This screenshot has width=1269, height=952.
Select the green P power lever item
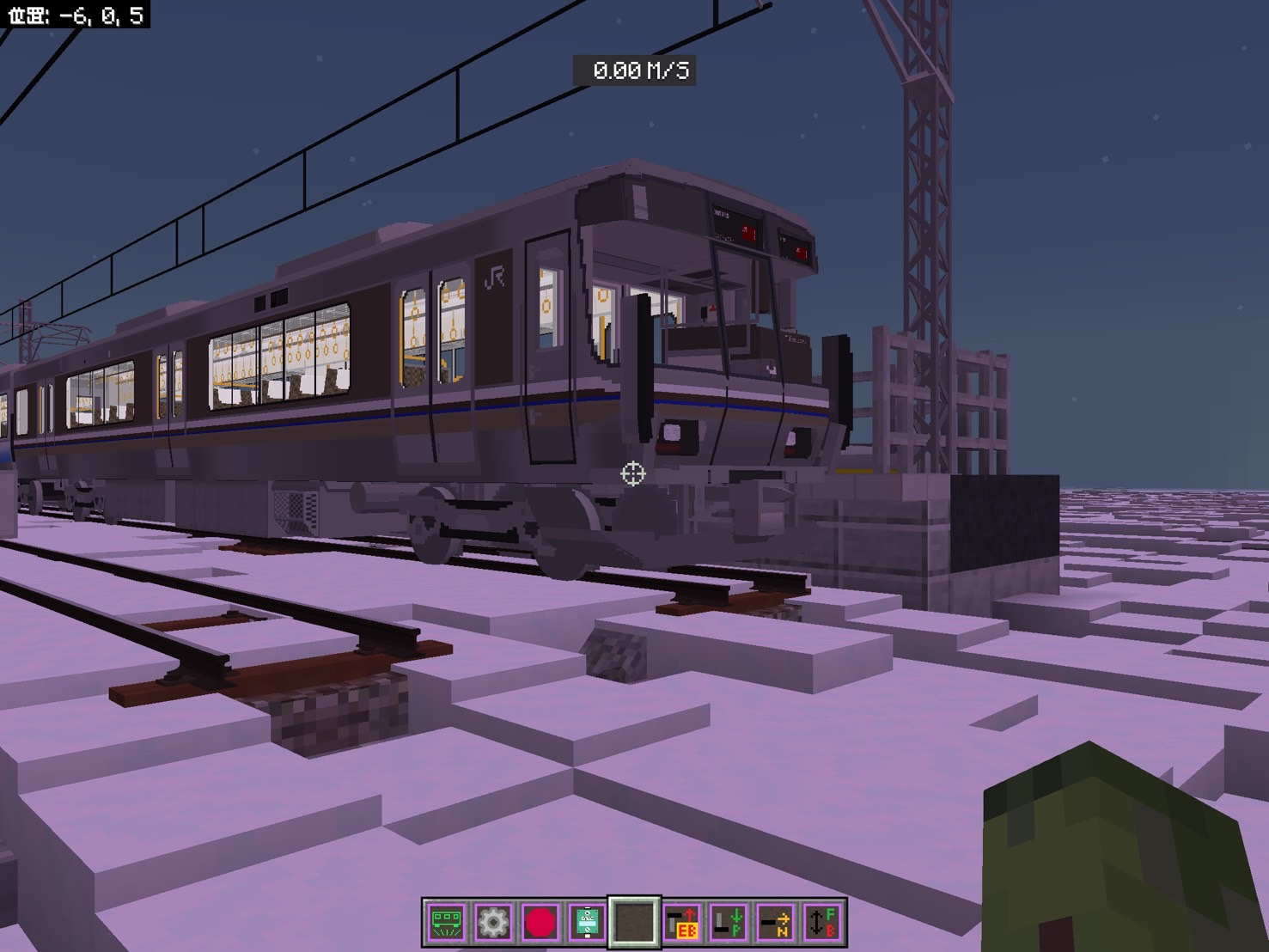click(x=729, y=923)
